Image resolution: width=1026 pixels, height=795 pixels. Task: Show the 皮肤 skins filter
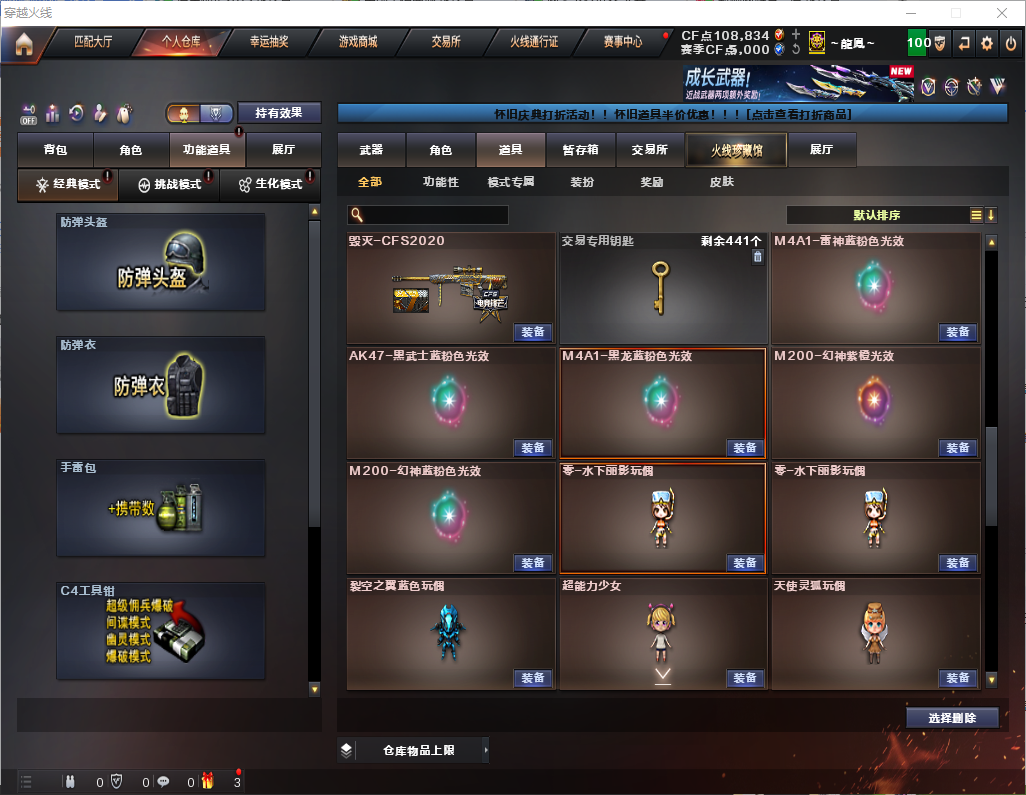coord(721,183)
